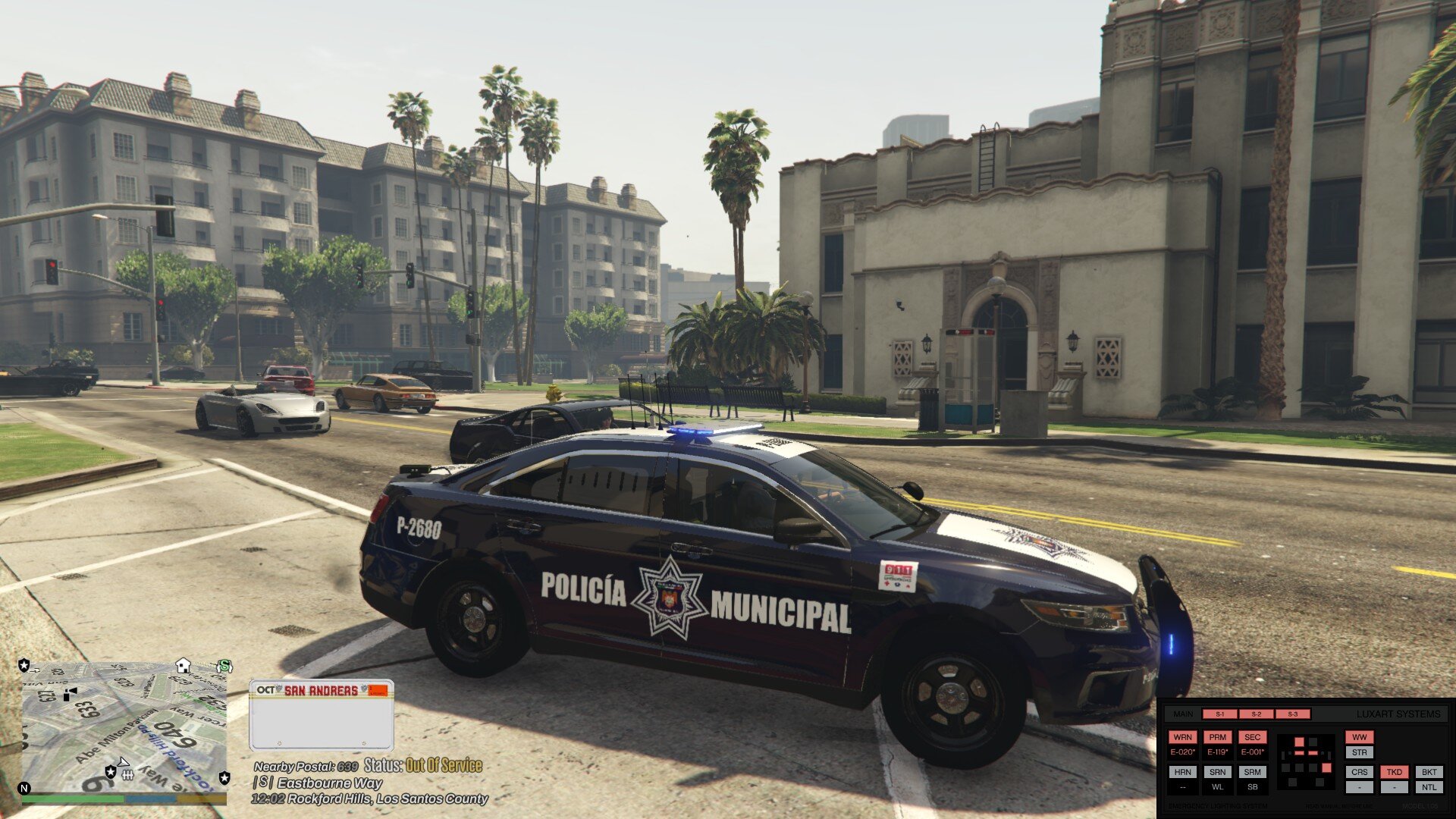This screenshot has height=819, width=1456.
Task: Sound the HRN horn button
Action: pyautogui.click(x=1182, y=772)
